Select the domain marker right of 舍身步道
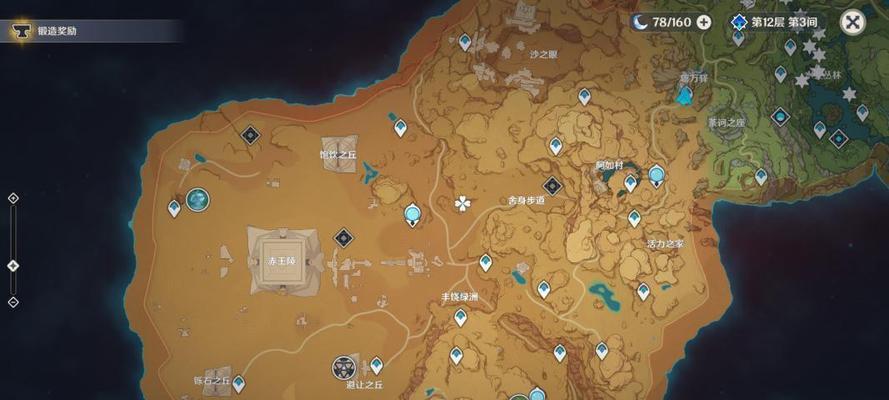Image resolution: width=889 pixels, height=400 pixels. (x=552, y=185)
